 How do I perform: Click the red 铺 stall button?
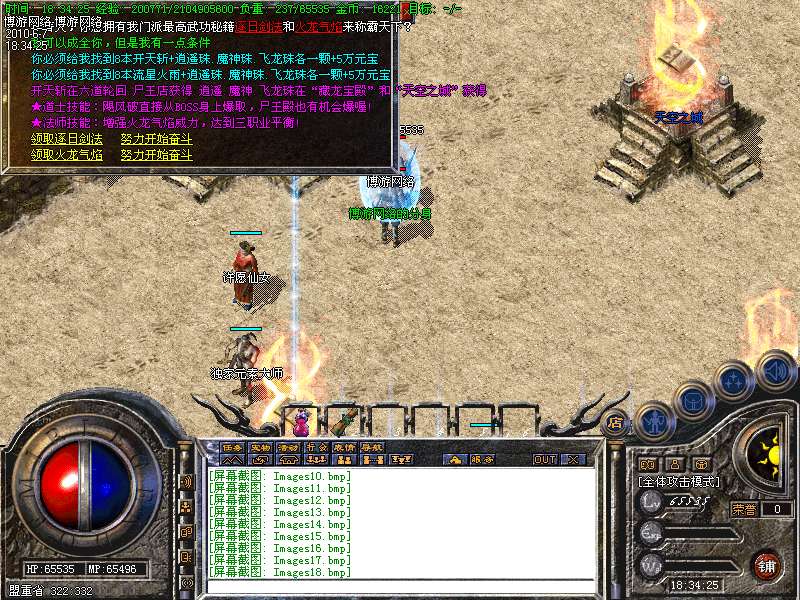point(767,565)
